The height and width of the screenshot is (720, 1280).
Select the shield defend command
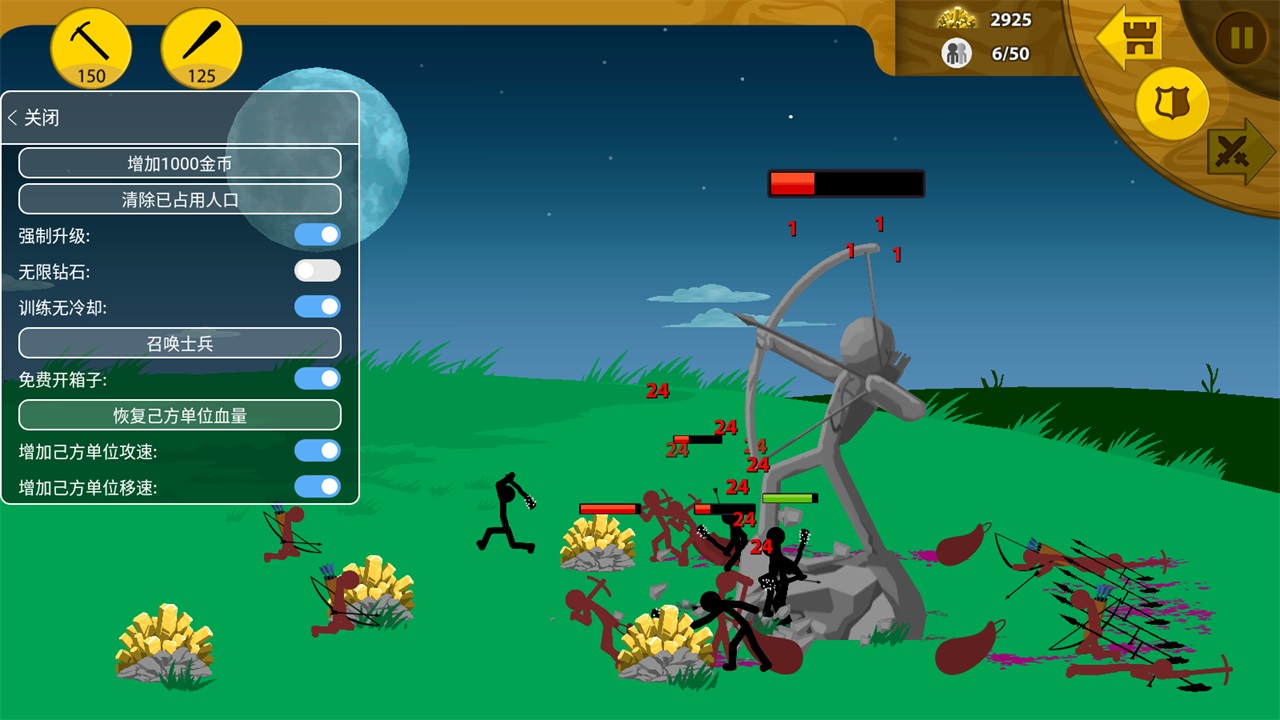[x=1172, y=103]
